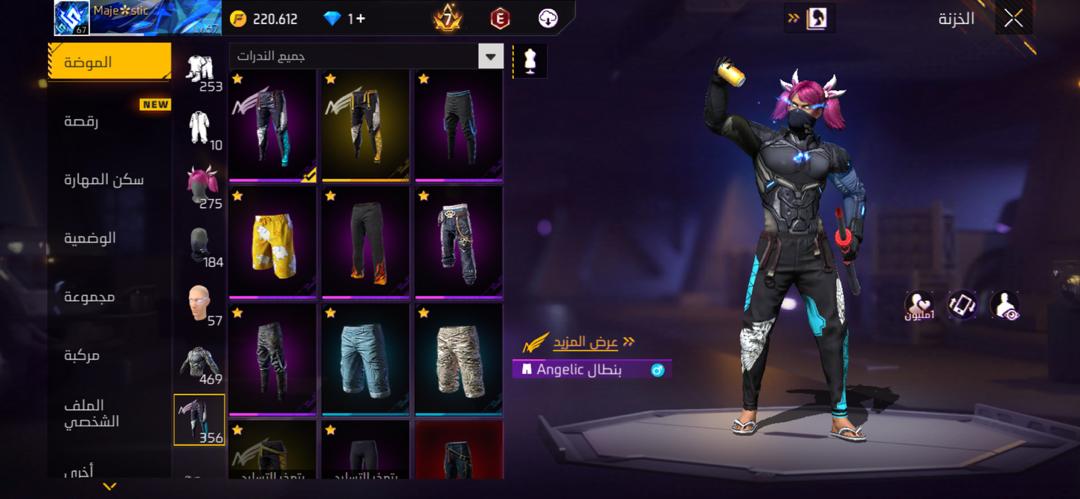Select the camouflage shorts item
Viewport: 1080px width, 499px height.
click(x=458, y=358)
